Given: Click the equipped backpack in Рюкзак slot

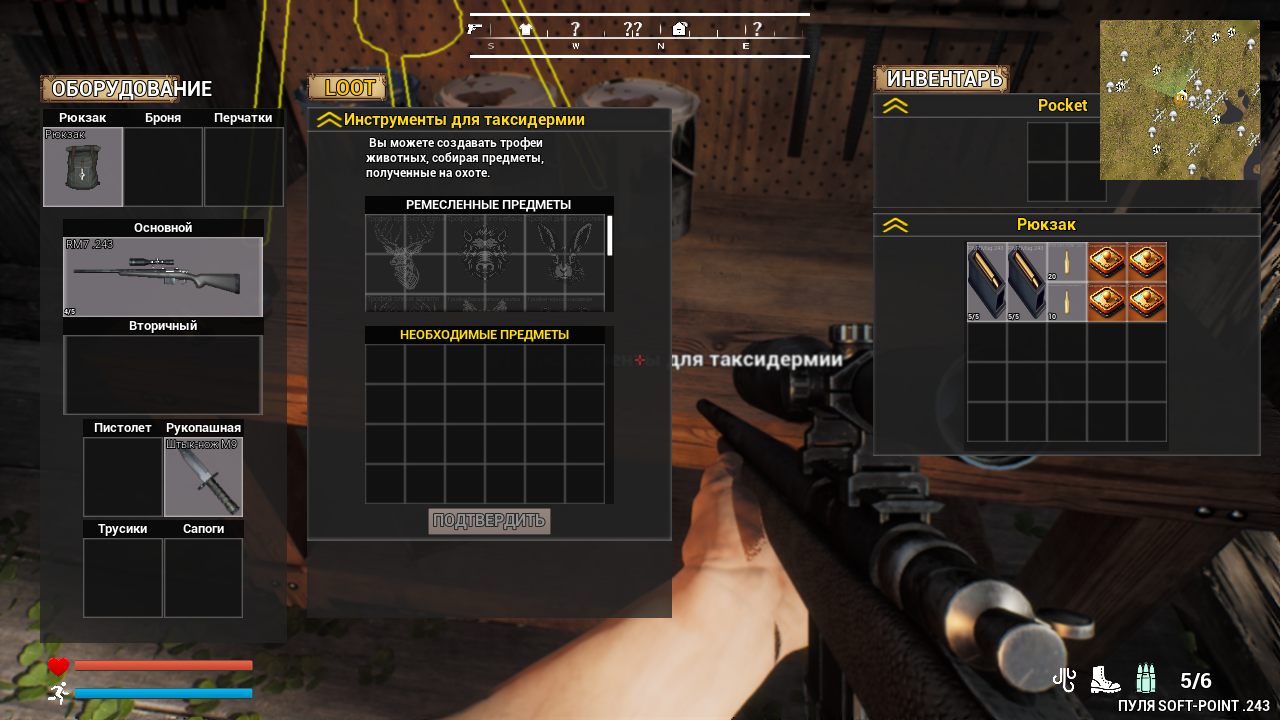Looking at the screenshot, I should click(x=82, y=167).
